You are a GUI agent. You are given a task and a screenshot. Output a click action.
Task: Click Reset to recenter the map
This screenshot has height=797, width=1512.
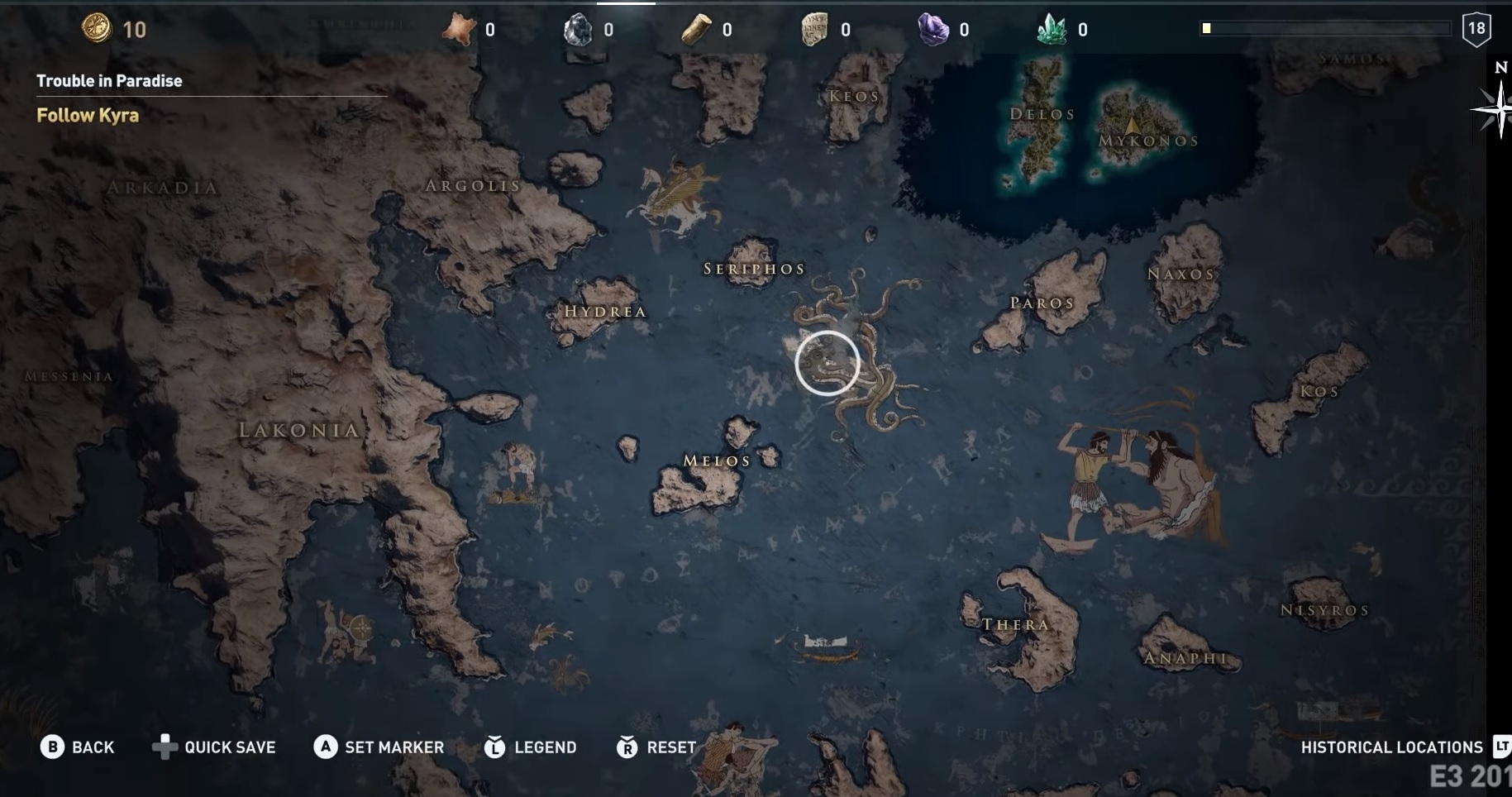[656, 747]
